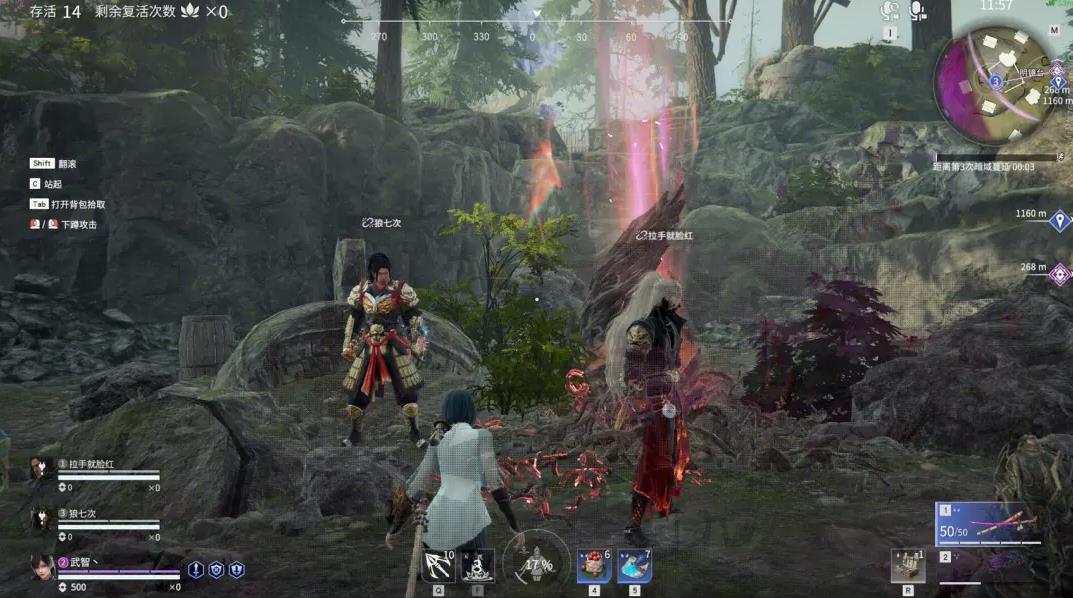Use the red healing item with count 6
This screenshot has width=1073, height=598.
pyautogui.click(x=594, y=566)
